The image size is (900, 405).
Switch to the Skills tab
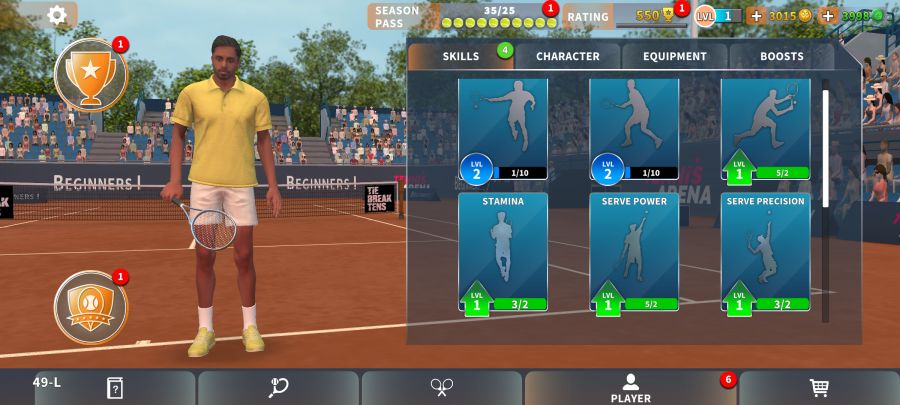coord(461,56)
